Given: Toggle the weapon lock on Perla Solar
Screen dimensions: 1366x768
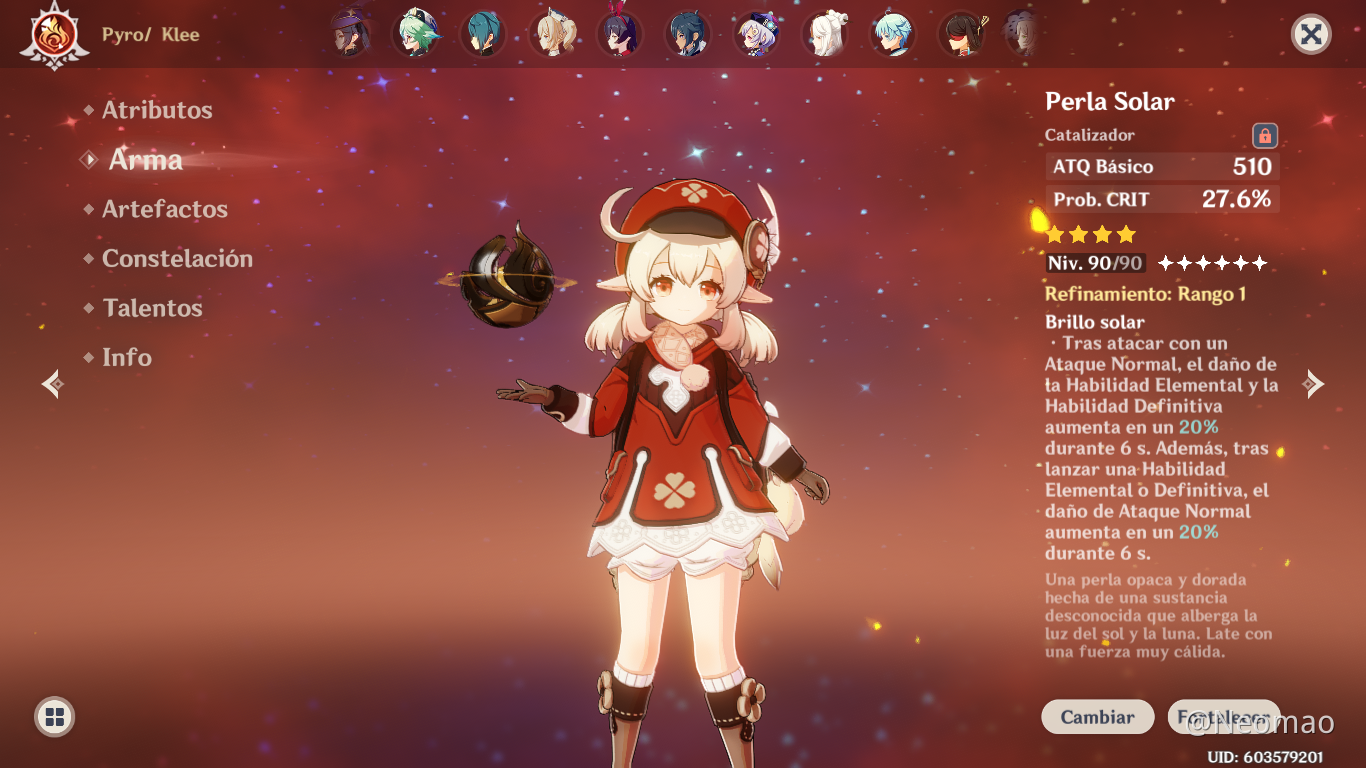Looking at the screenshot, I should coord(1262,134).
